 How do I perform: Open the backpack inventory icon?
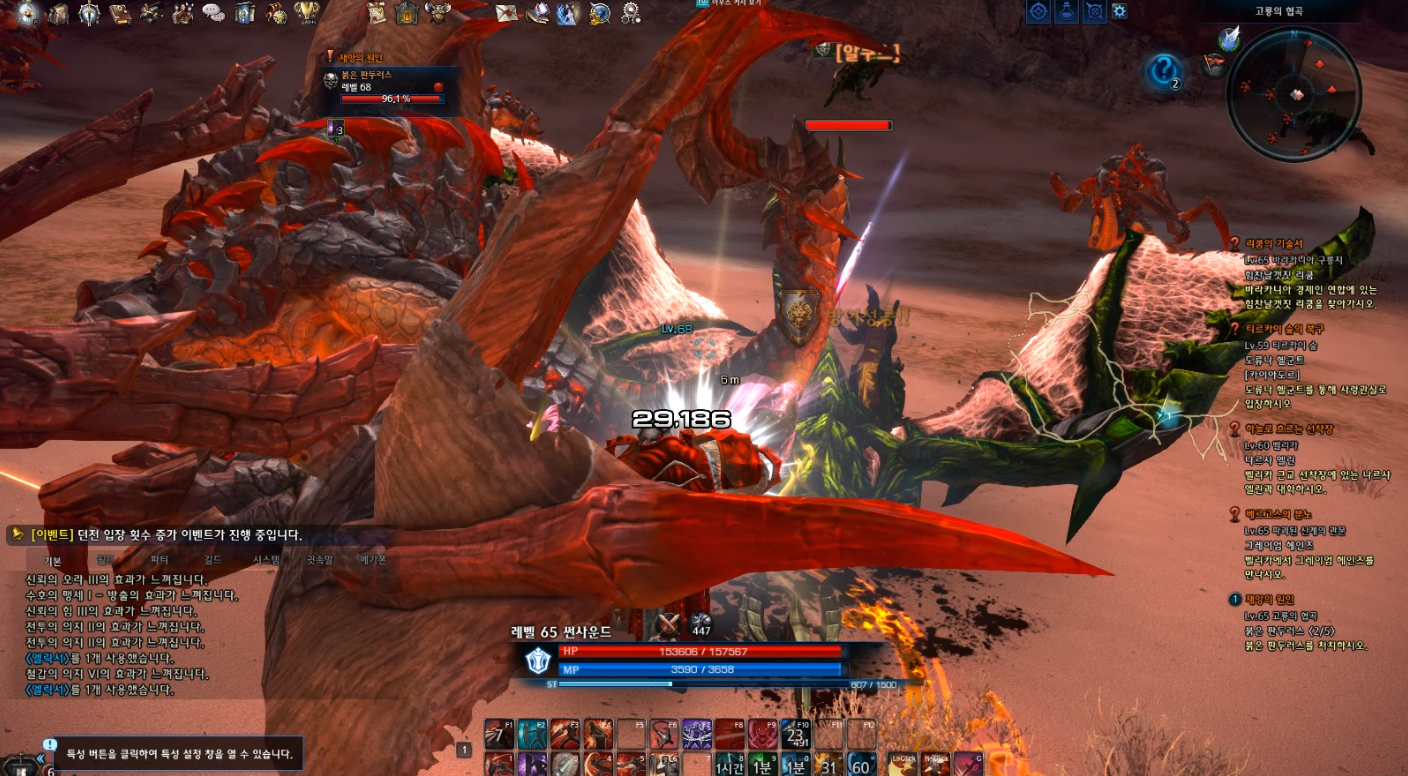pos(59,13)
